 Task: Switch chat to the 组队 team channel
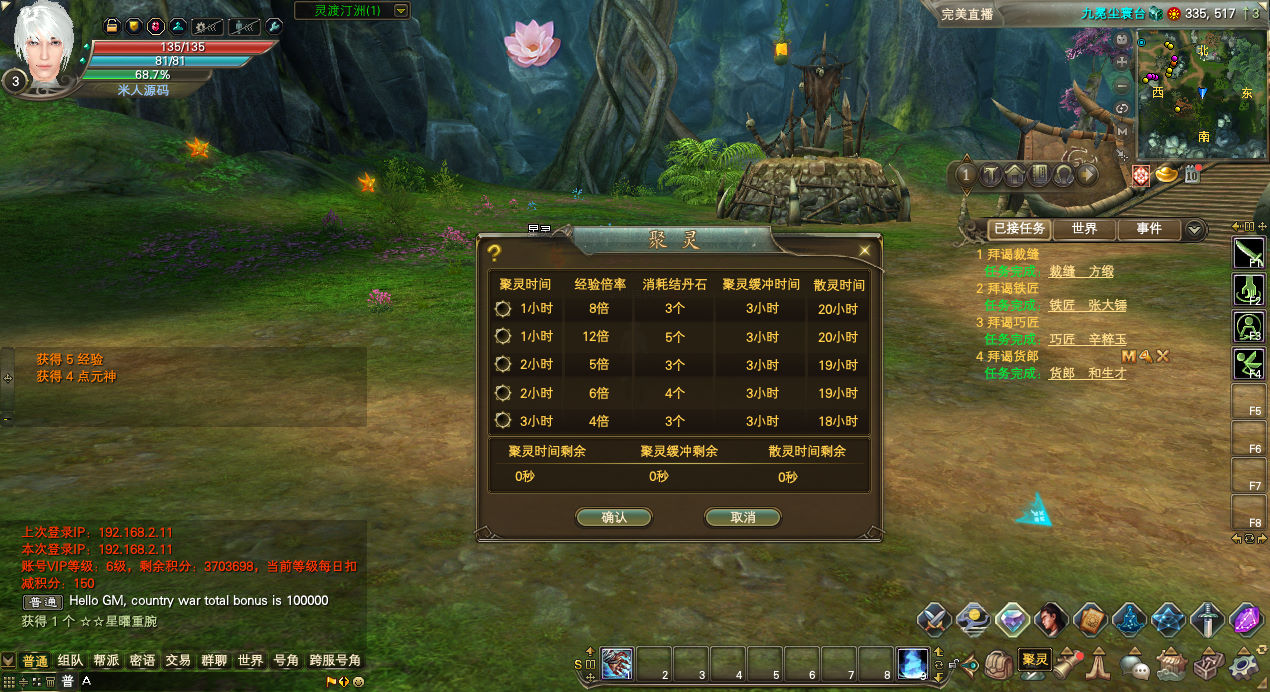pos(70,661)
